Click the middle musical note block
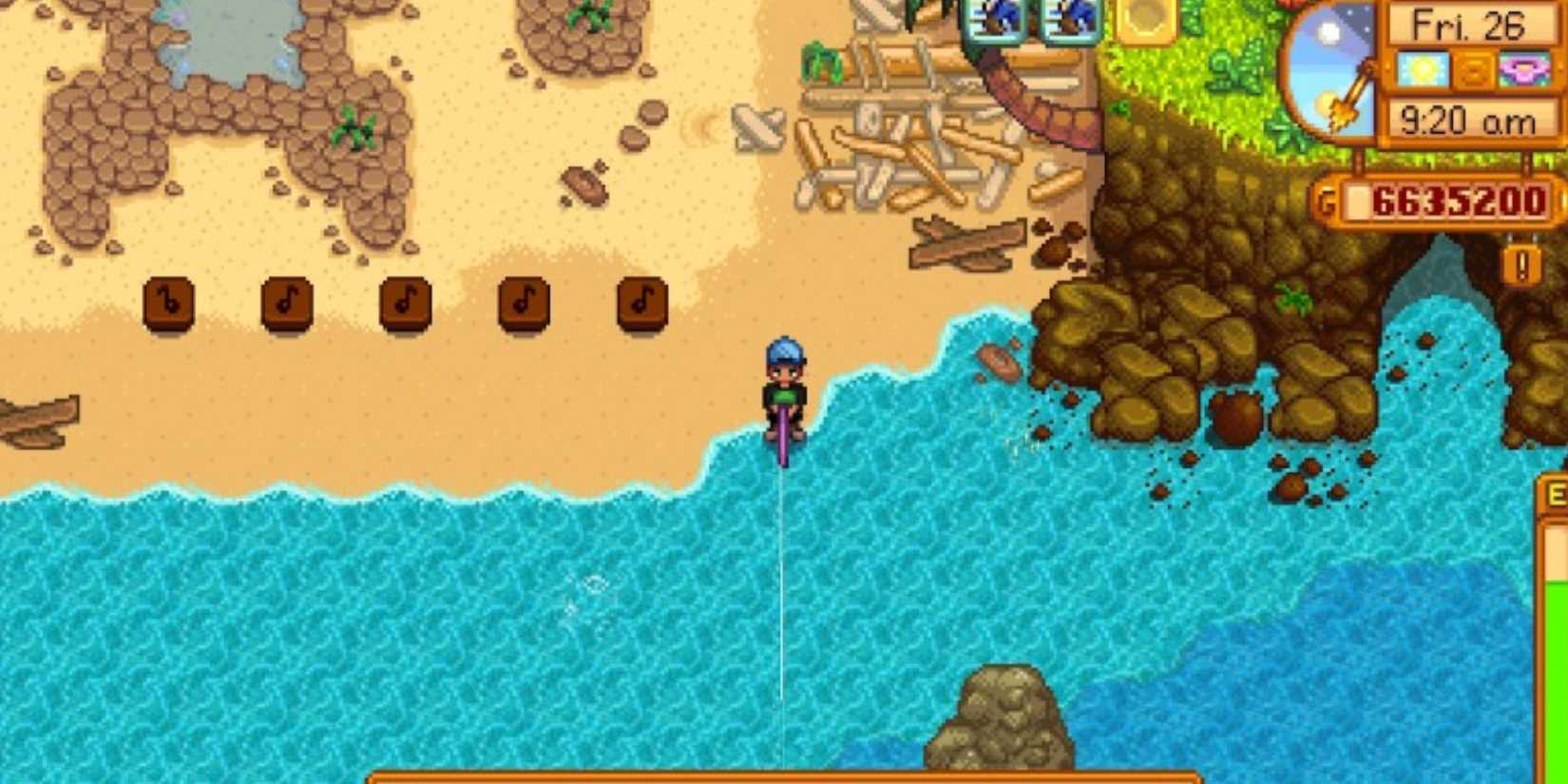This screenshot has width=1568, height=784. coord(404,304)
